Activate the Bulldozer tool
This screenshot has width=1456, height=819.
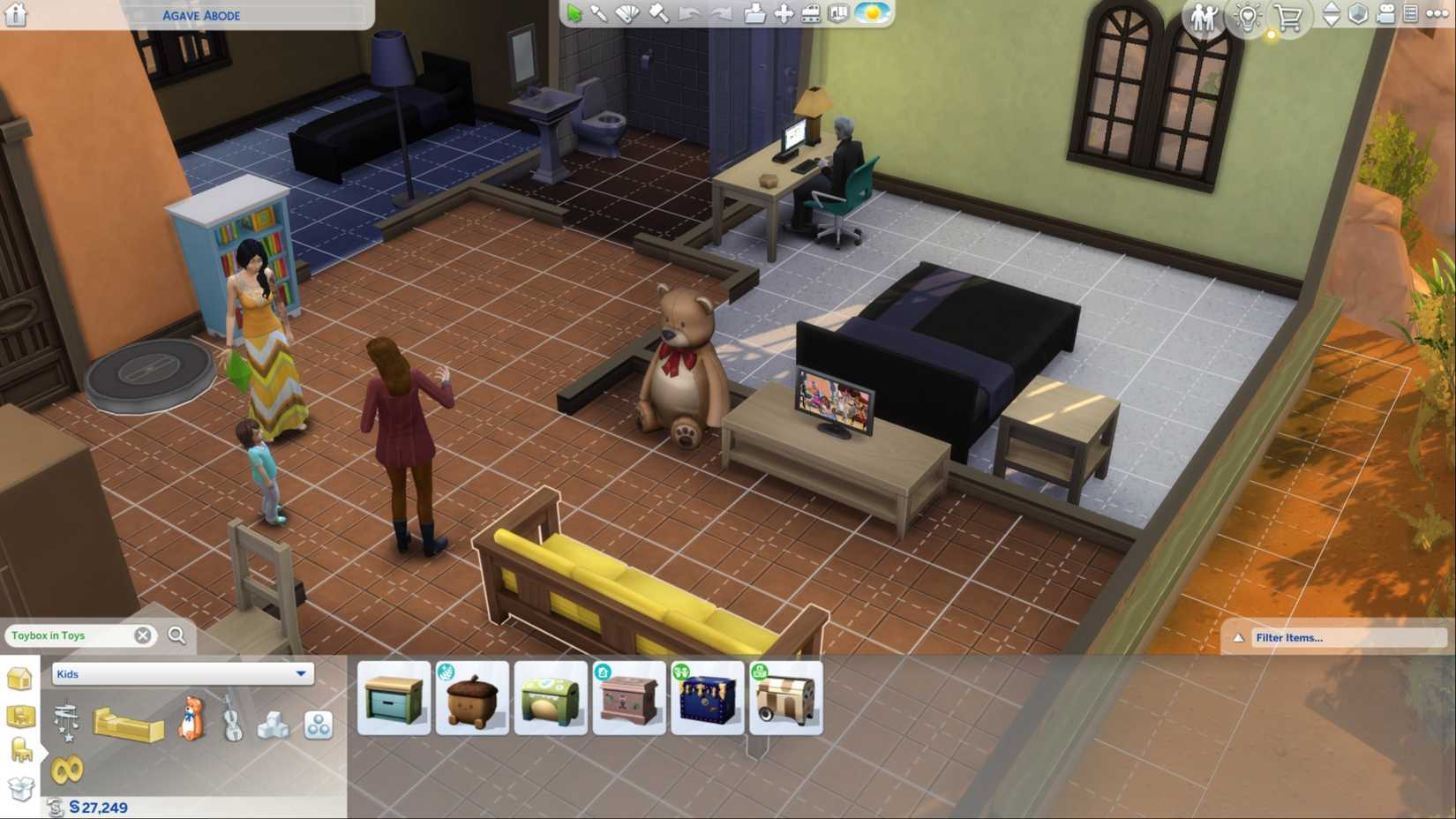812,15
